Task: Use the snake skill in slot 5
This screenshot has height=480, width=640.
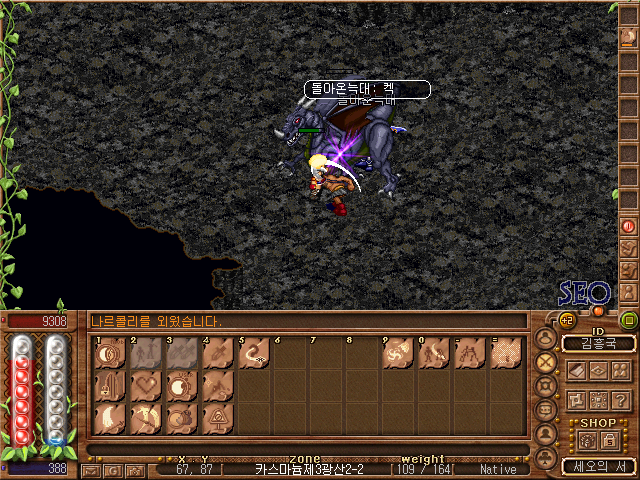Action: 253,354
